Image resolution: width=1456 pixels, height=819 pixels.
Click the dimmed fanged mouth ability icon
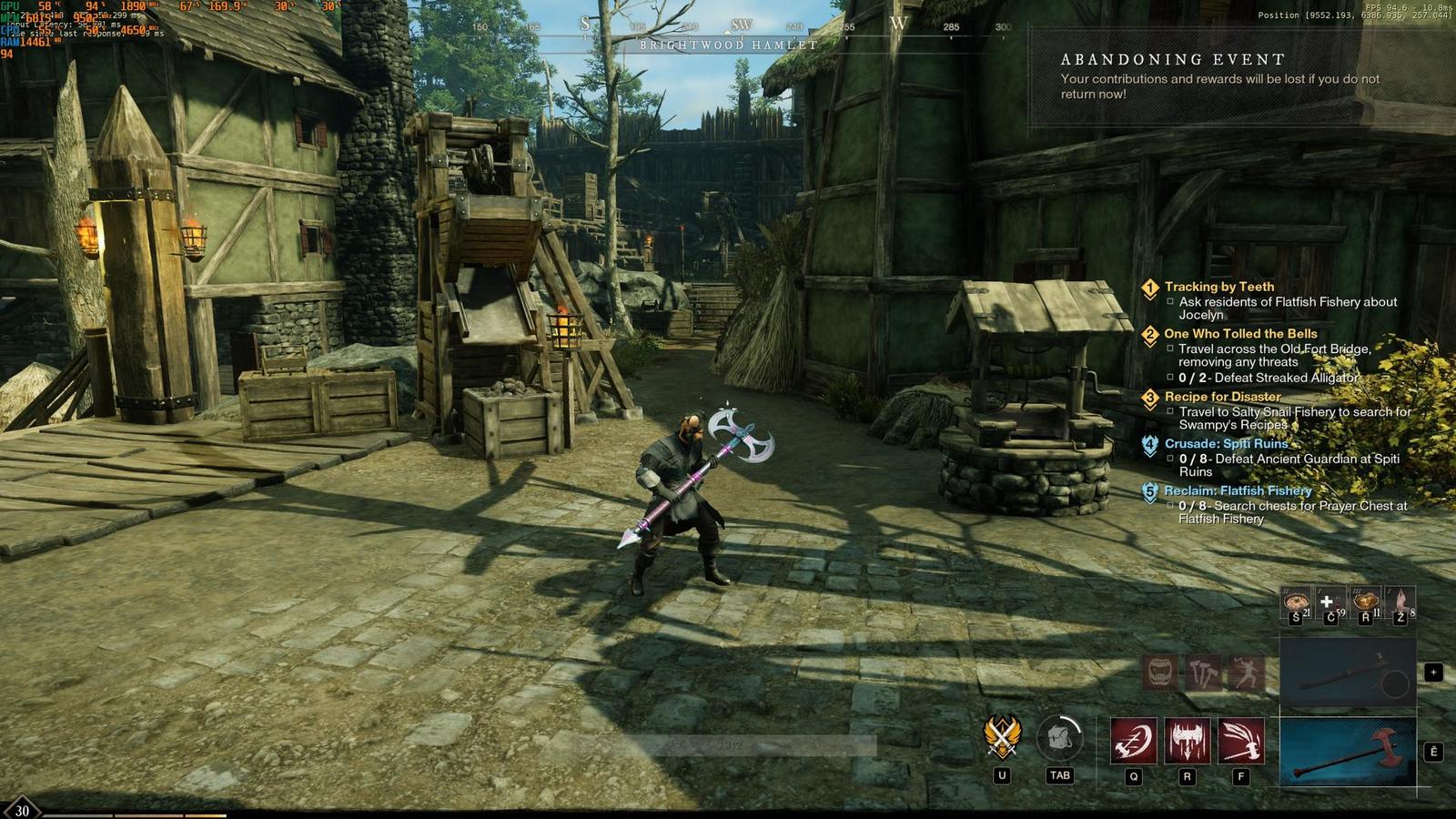click(1159, 672)
